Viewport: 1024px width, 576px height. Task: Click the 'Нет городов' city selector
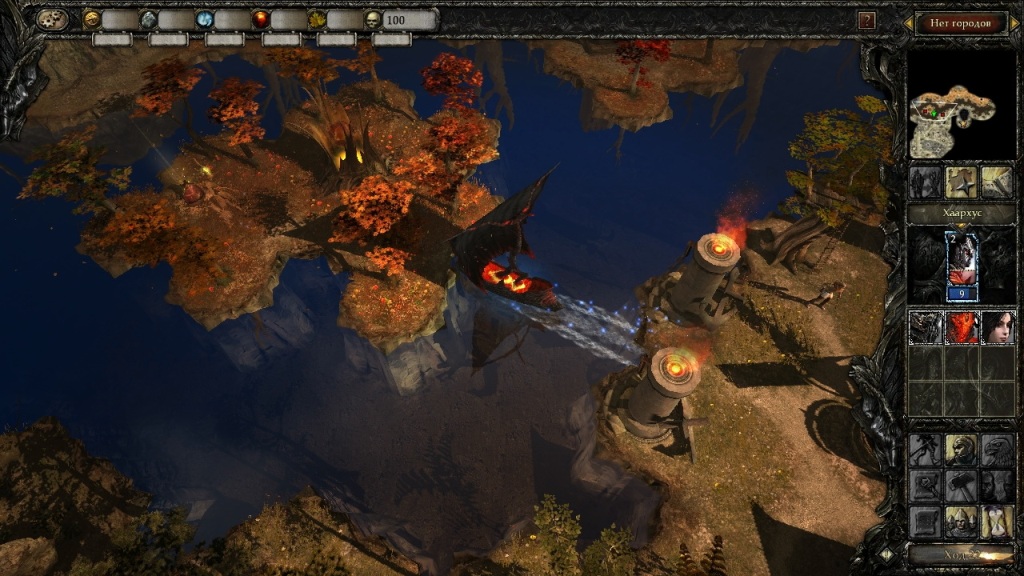tap(960, 22)
